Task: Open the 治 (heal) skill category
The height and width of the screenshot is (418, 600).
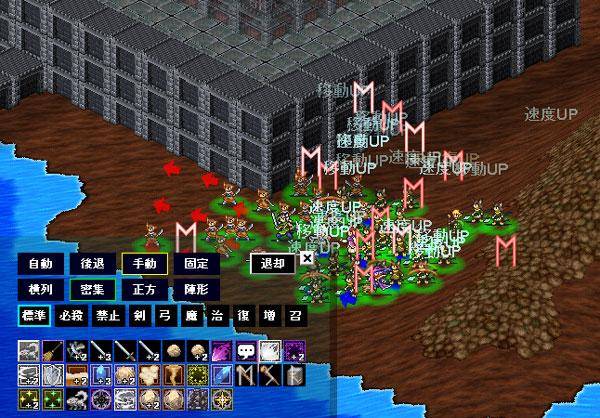Action: [x=216, y=315]
